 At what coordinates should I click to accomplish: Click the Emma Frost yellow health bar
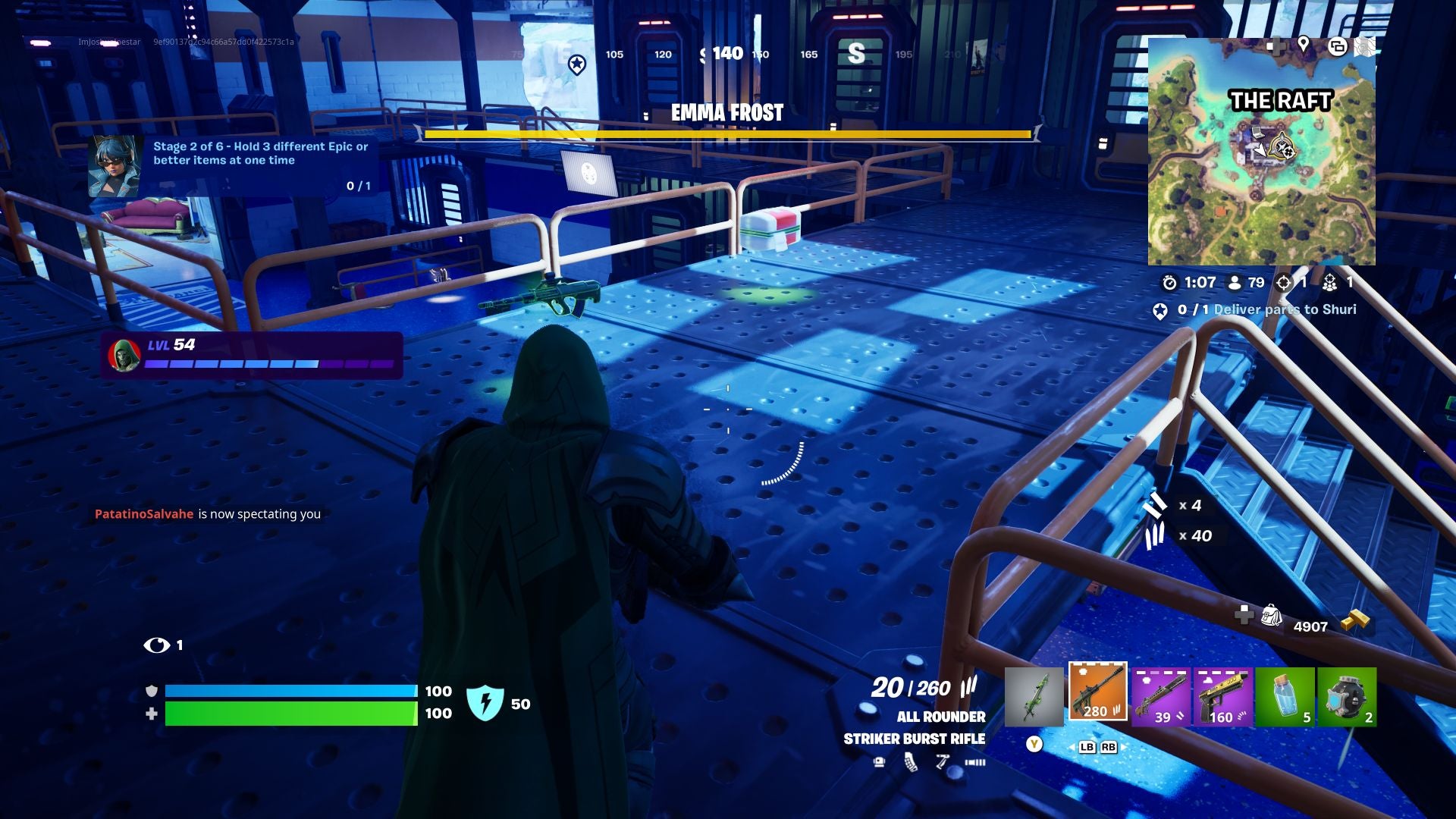coord(726,134)
